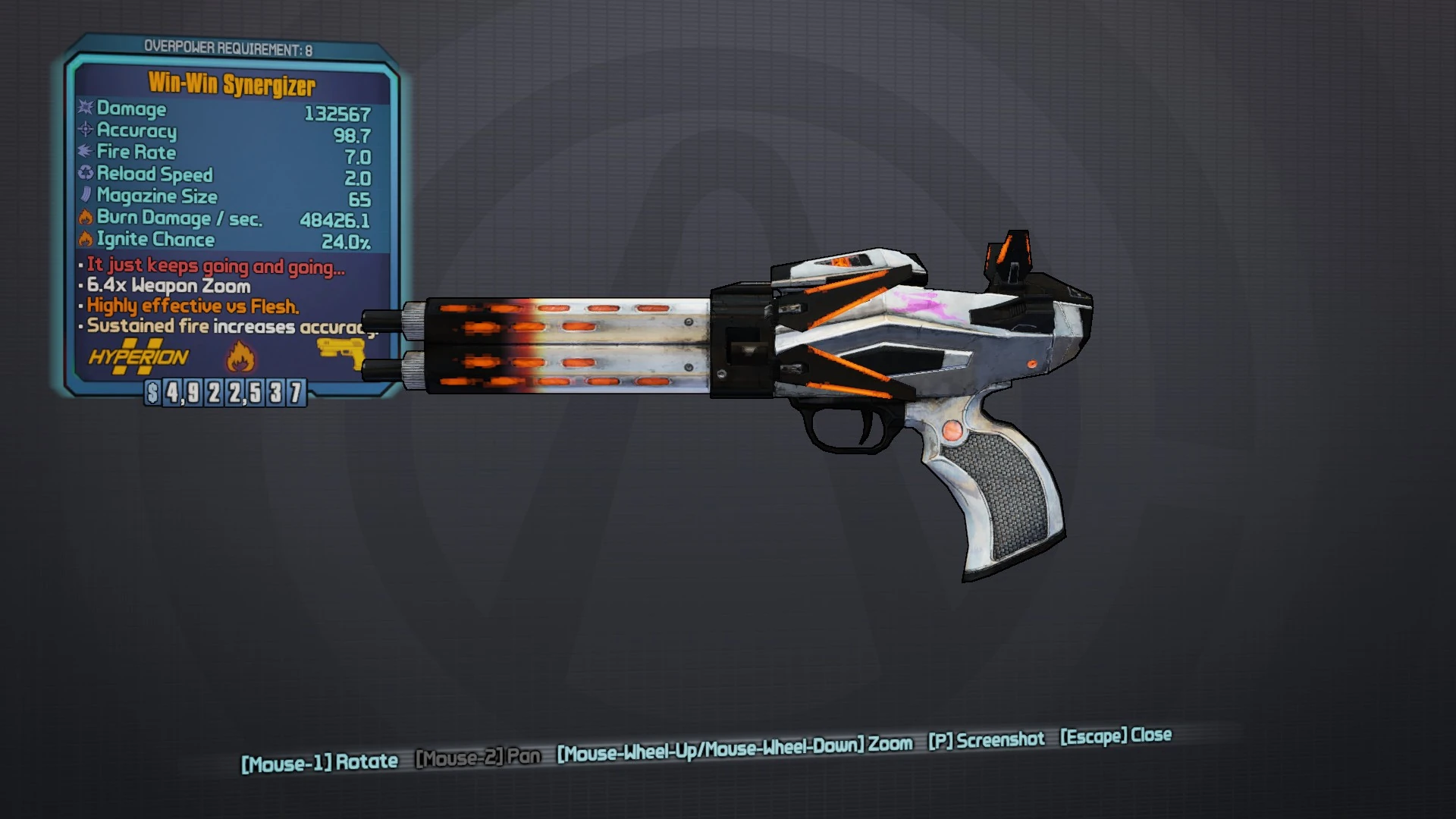Click the large fire element emblem
Viewport: 1456px width, 819px height.
(x=241, y=356)
